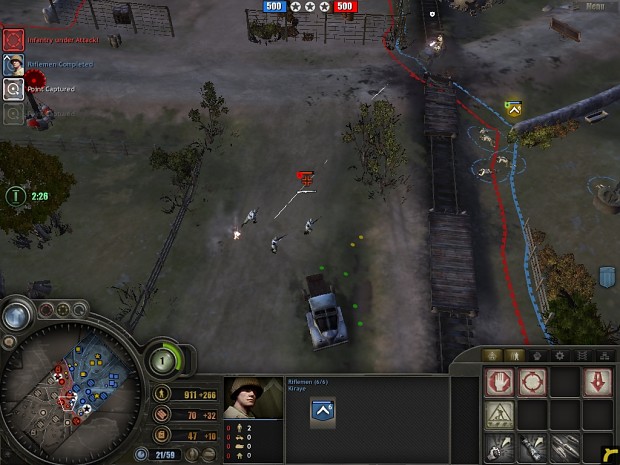620x465 pixels.
Task: Order a retreat with the red down arrow
Action: point(596,382)
